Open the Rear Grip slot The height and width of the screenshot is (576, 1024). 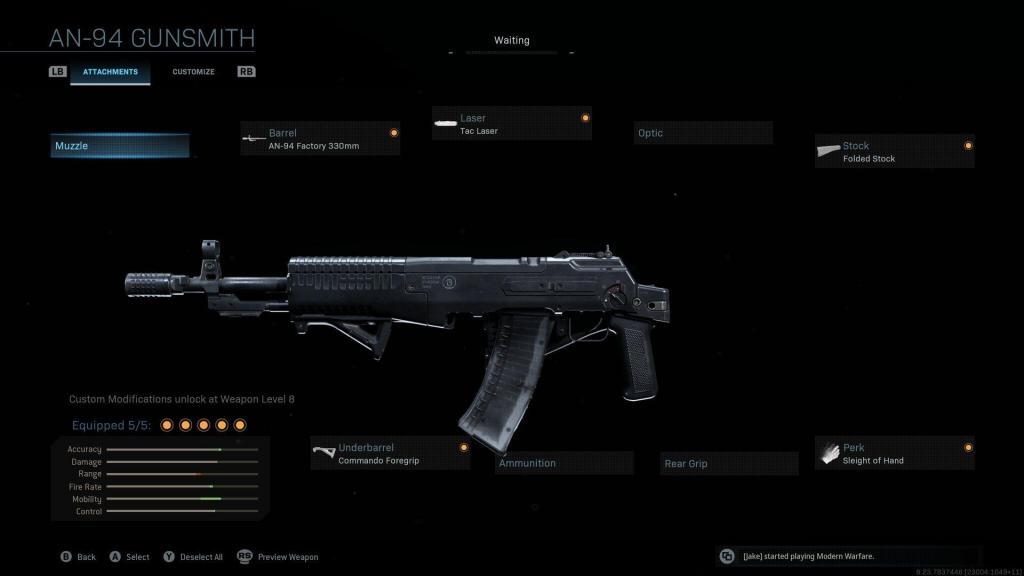tap(731, 464)
